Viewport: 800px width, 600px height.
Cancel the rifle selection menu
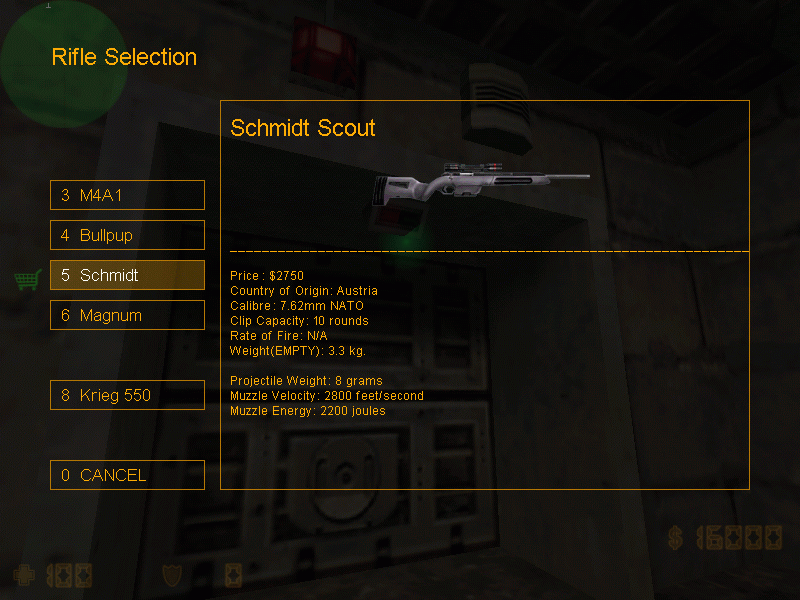point(127,475)
